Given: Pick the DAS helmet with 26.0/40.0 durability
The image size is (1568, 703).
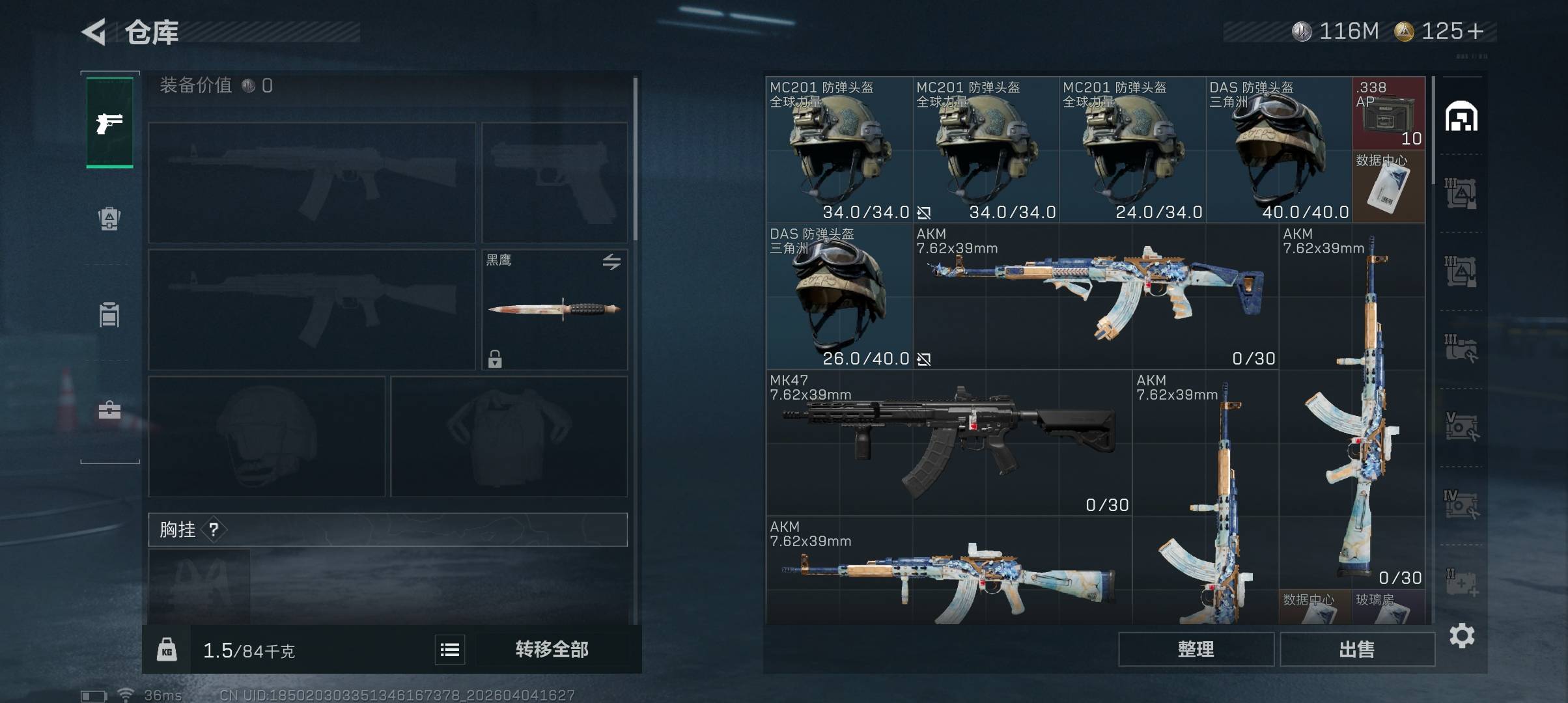Looking at the screenshot, I should pyautogui.click(x=839, y=296).
